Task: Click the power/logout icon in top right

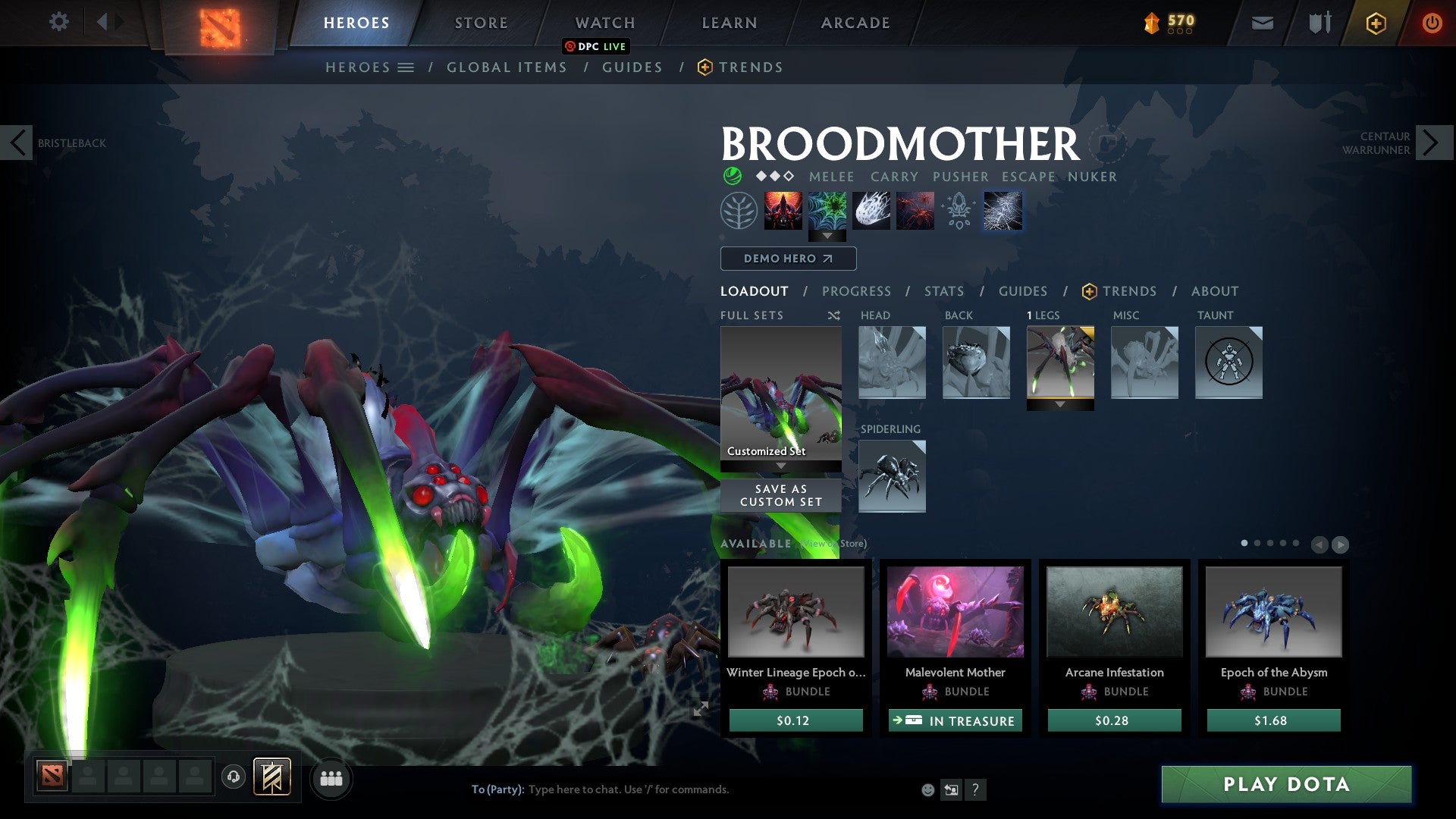Action: coord(1432,23)
